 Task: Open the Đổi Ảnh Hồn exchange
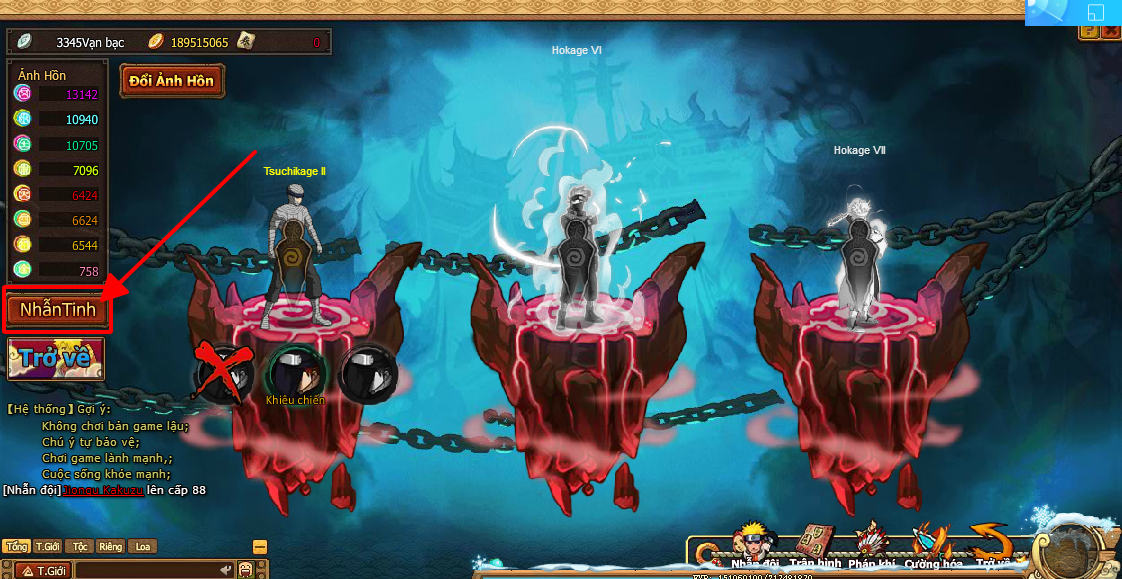[x=172, y=81]
